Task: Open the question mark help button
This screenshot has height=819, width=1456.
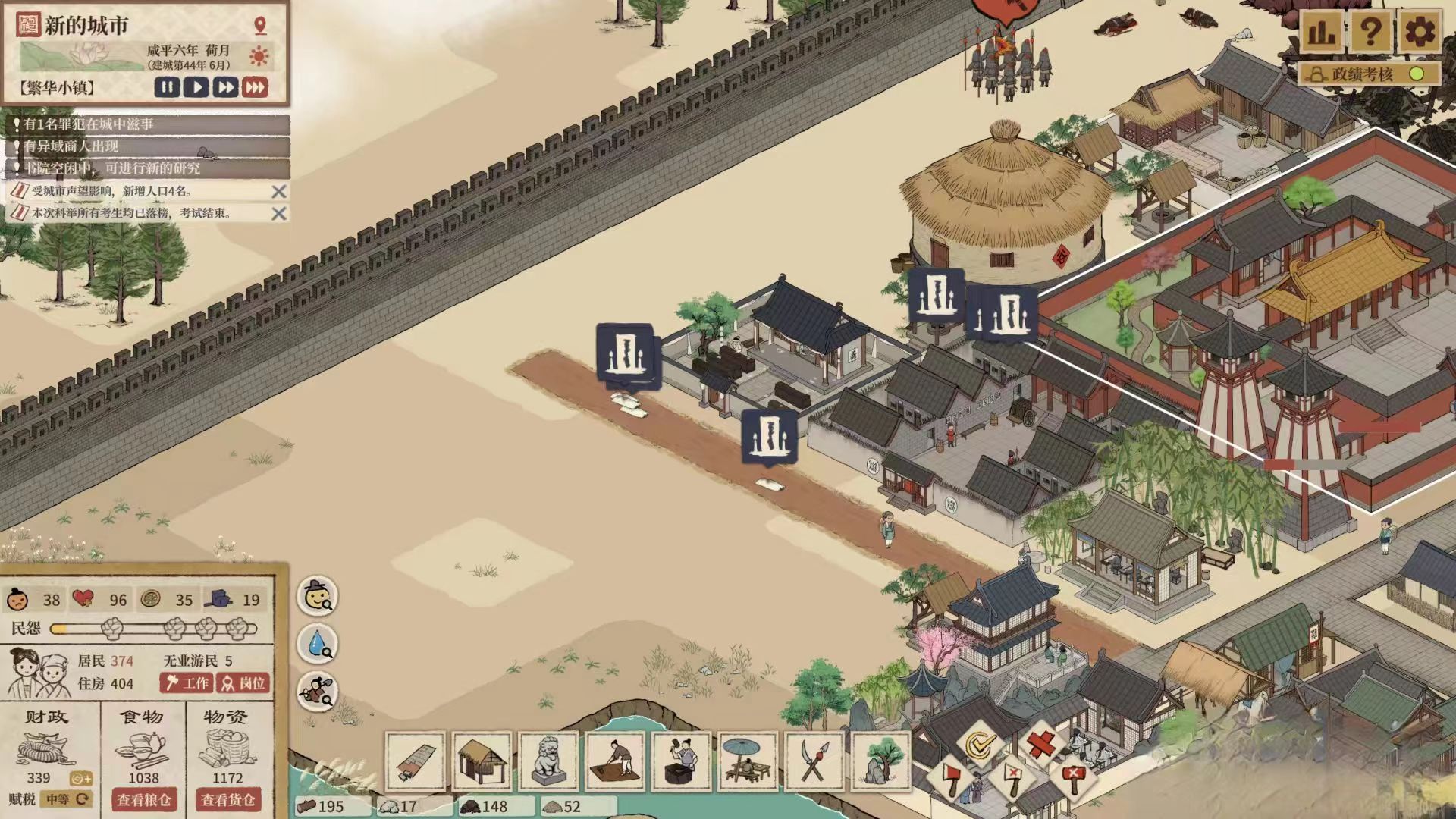Action: (1370, 32)
